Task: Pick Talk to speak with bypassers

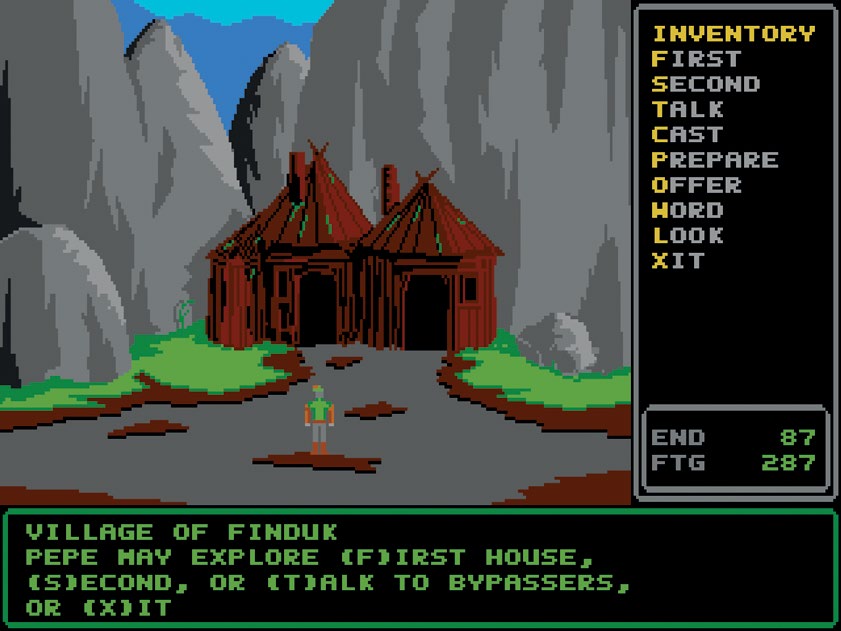Action: pyautogui.click(x=688, y=109)
